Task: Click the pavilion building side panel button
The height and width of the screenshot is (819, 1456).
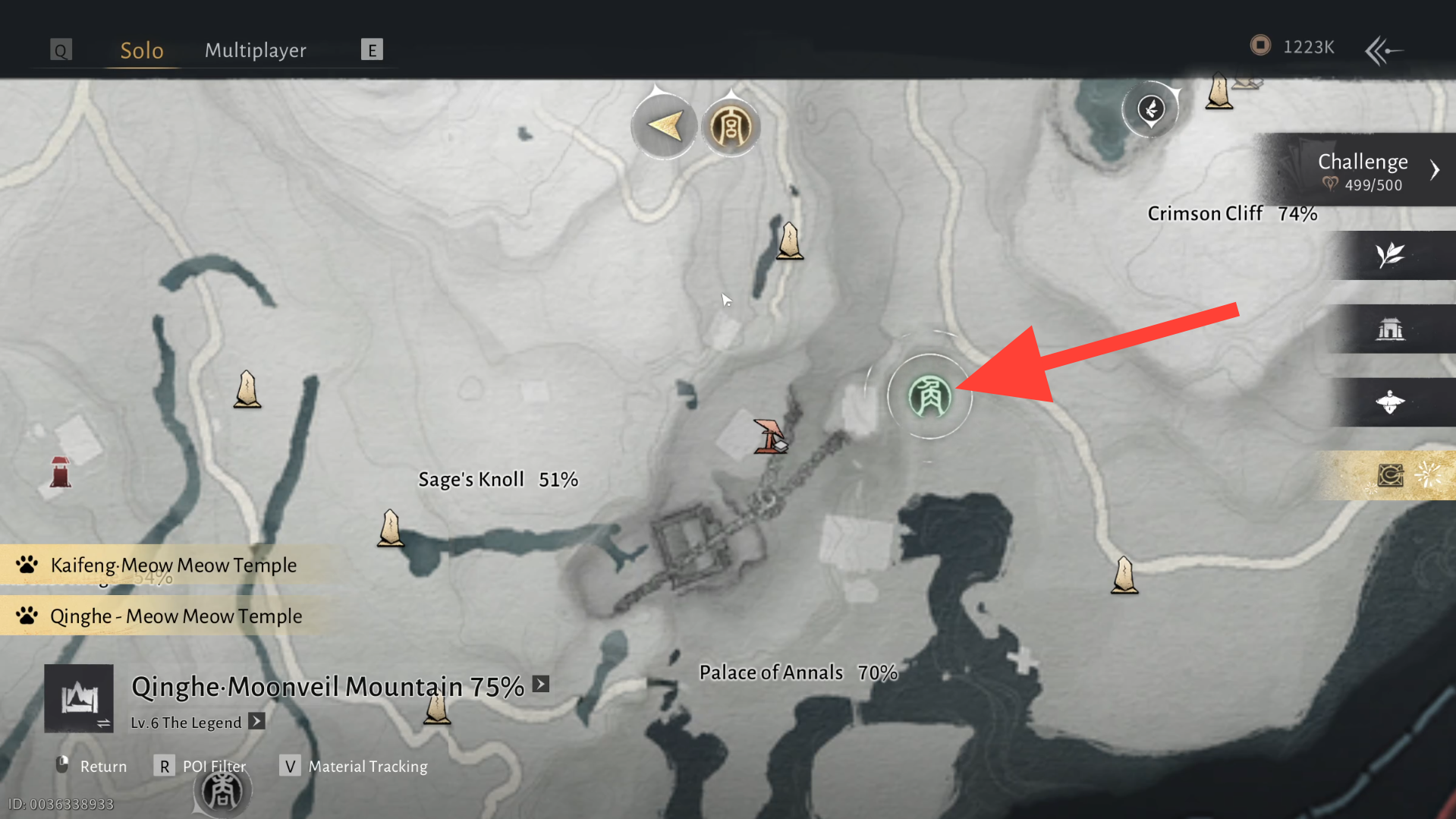Action: click(x=1390, y=329)
